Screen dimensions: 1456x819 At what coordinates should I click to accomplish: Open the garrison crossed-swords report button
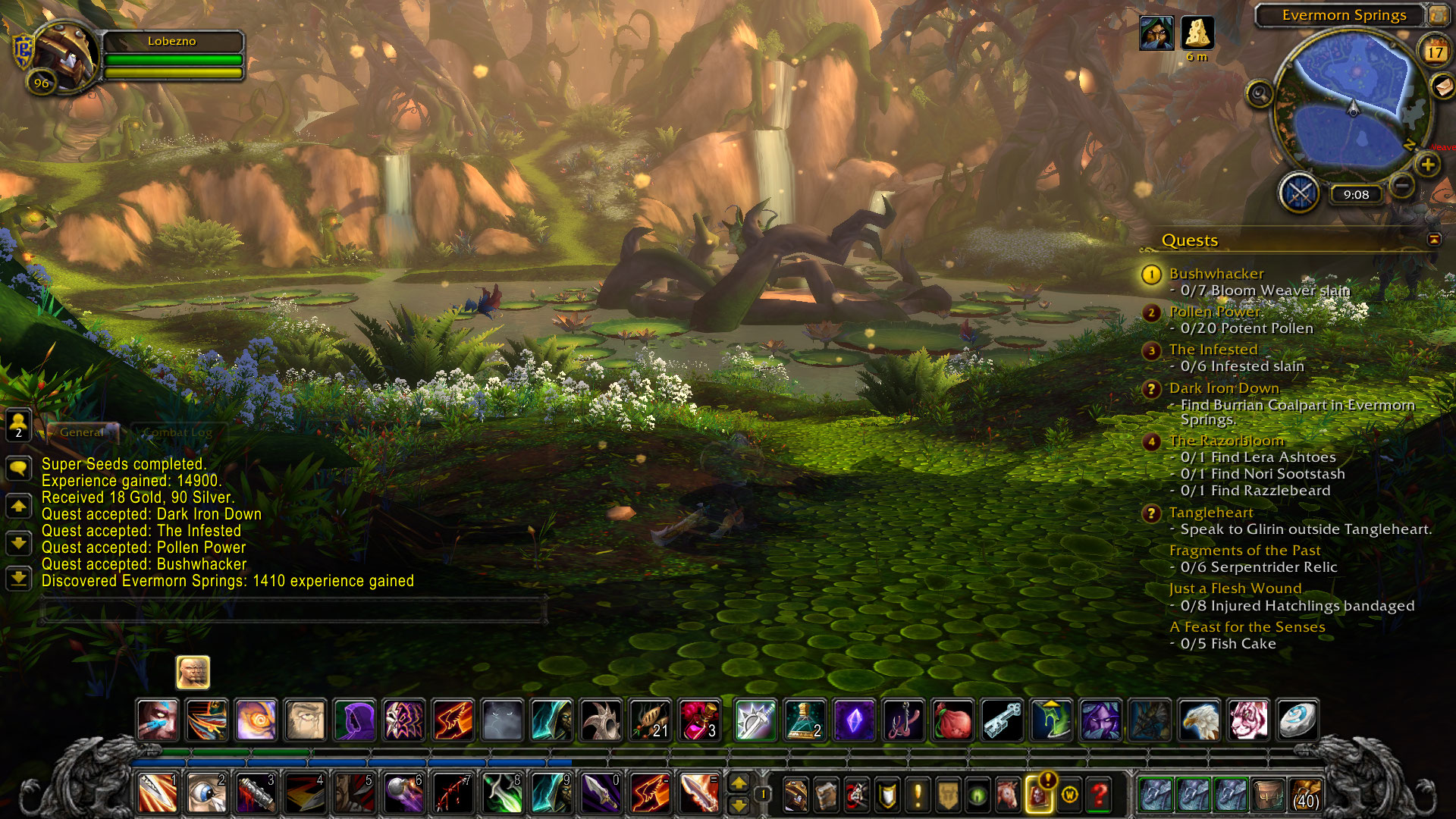coord(1300,193)
